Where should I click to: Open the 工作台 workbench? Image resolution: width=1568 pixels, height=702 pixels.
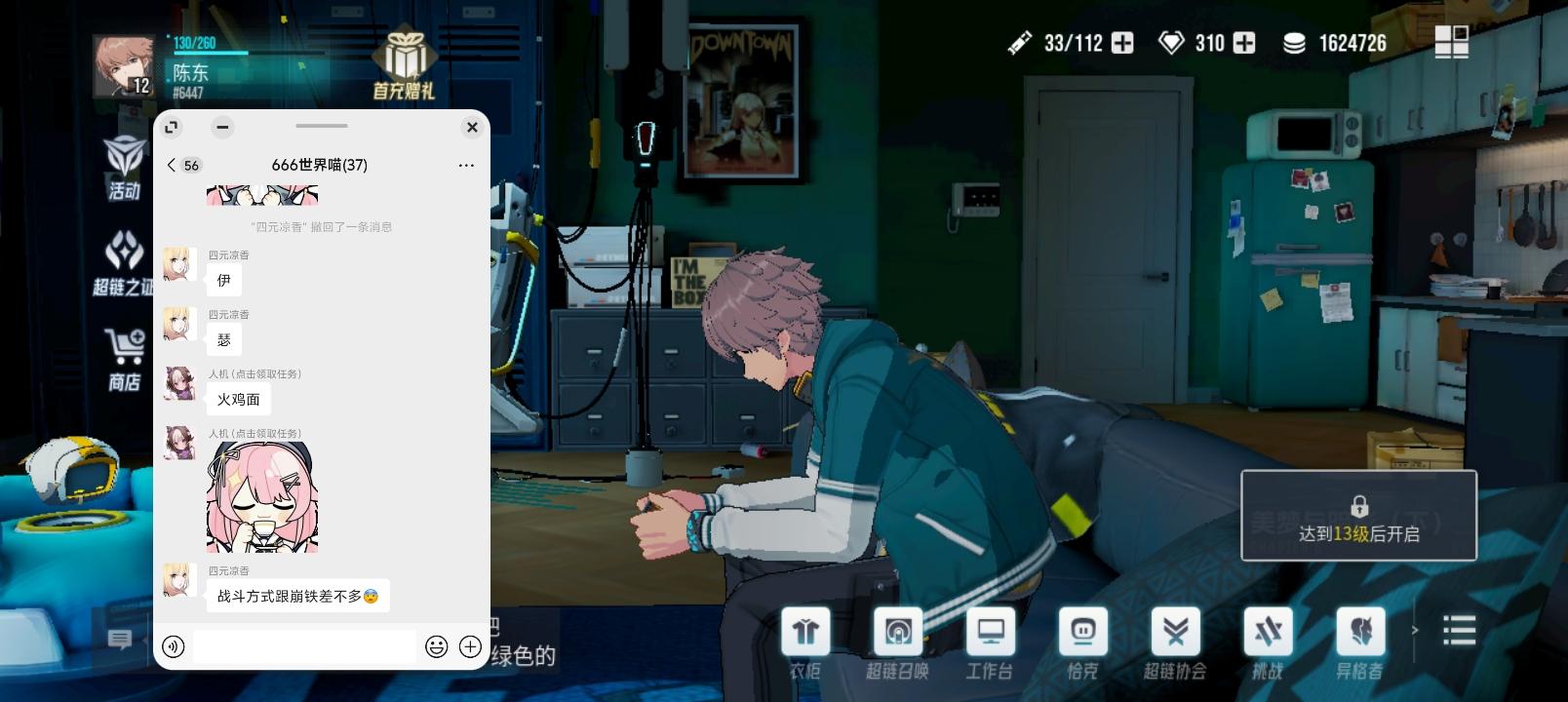[x=991, y=639]
